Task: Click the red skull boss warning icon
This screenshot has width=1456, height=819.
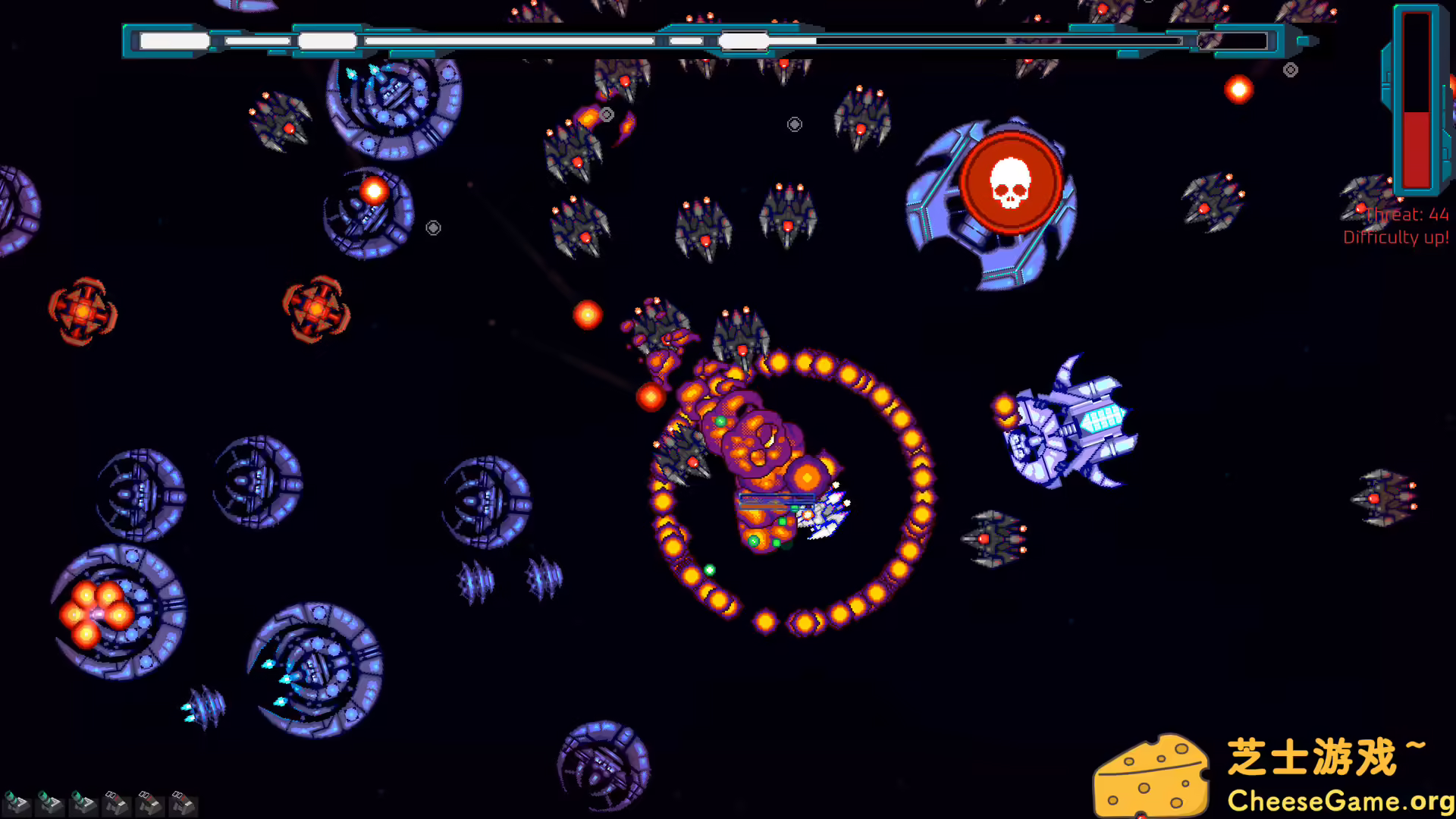Action: pyautogui.click(x=1012, y=184)
